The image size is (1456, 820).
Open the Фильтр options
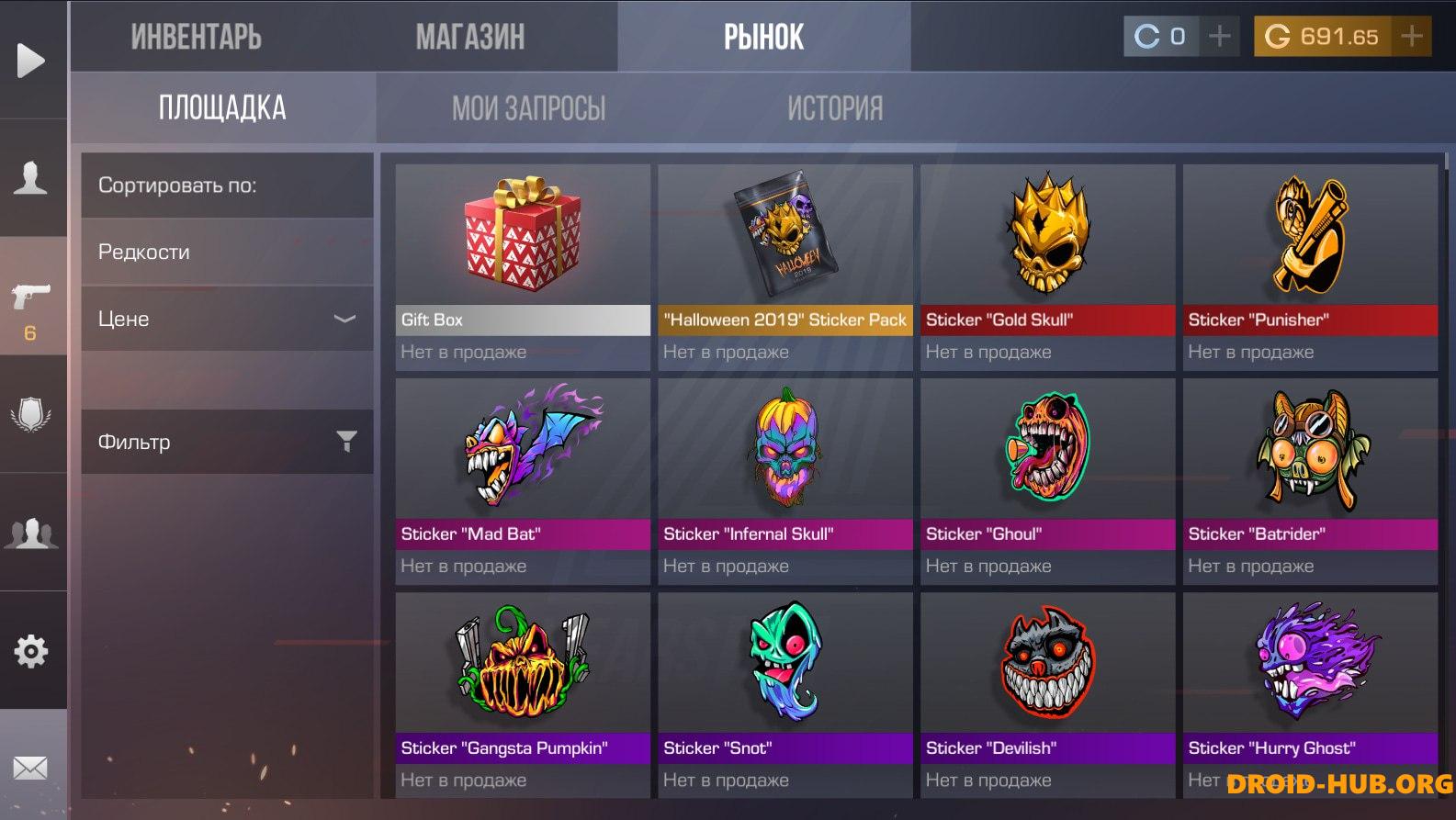227,442
